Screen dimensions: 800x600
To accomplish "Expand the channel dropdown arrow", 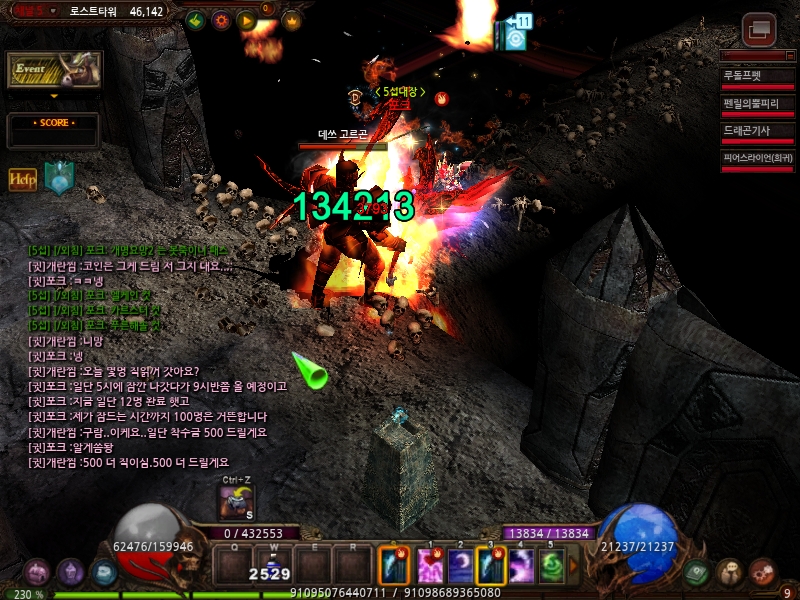I will (x=53, y=97).
